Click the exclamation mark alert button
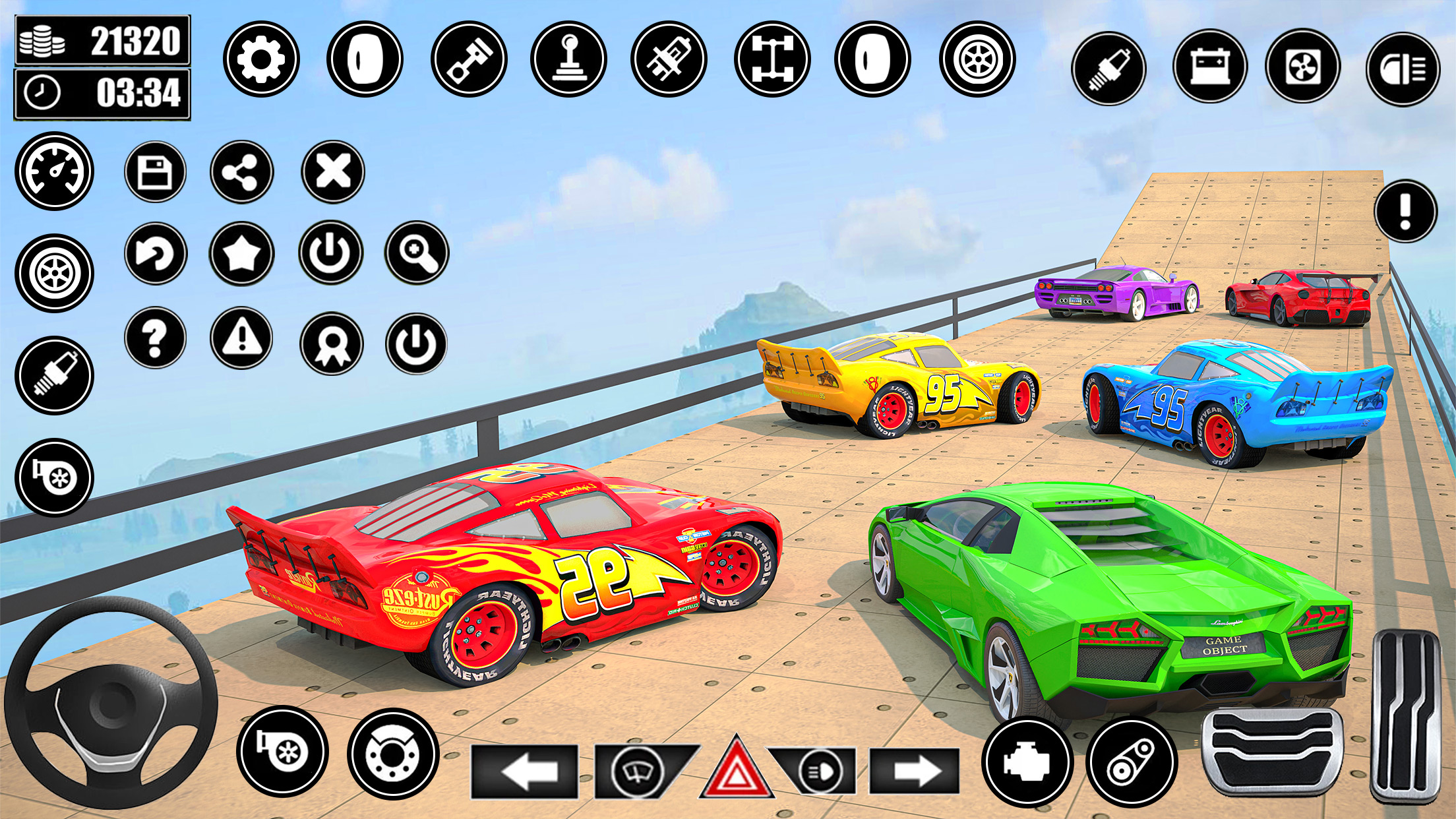 (1405, 212)
